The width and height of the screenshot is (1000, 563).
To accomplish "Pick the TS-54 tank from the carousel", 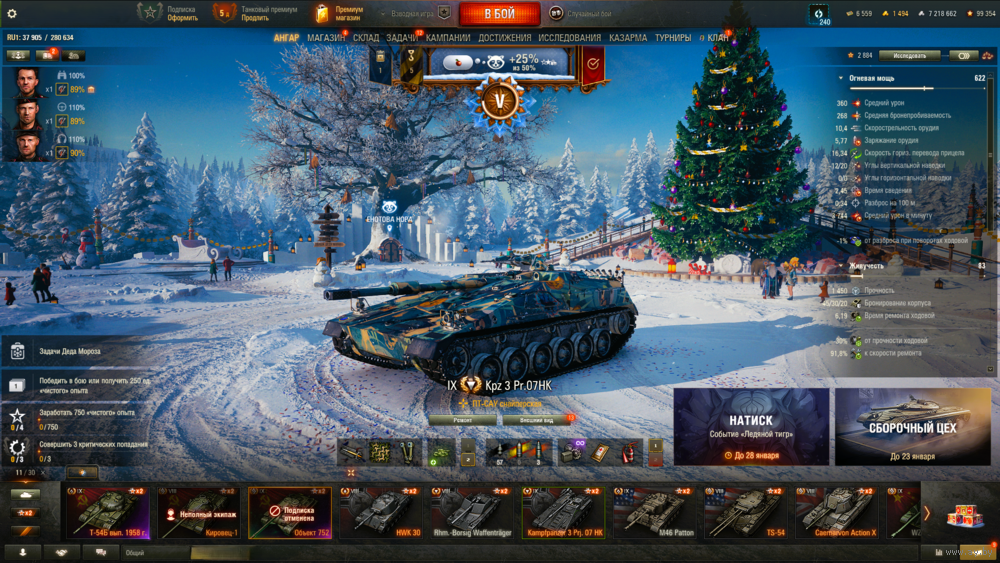I will point(747,512).
